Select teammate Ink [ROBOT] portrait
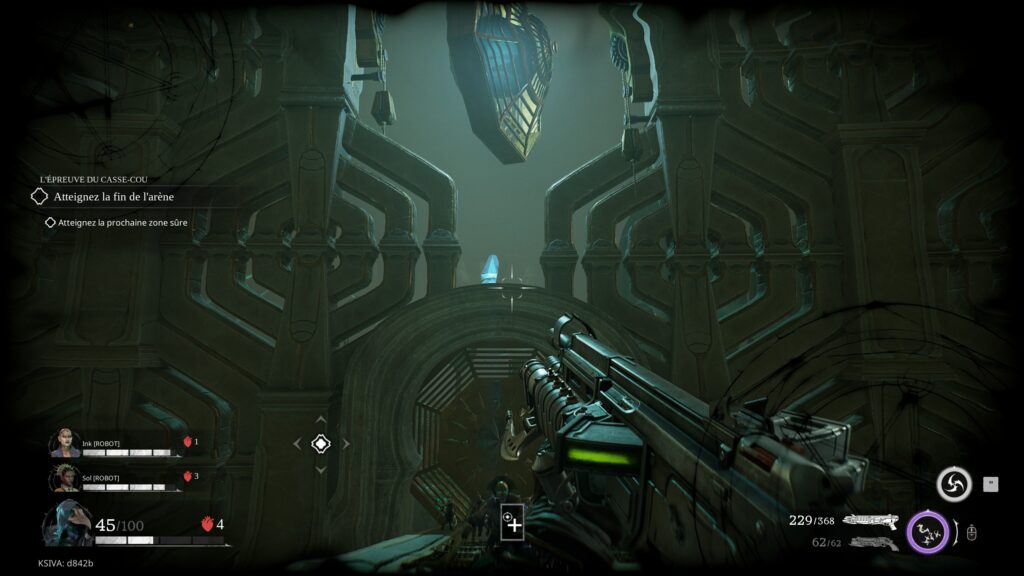Screen dimensions: 1024x576 (65, 444)
